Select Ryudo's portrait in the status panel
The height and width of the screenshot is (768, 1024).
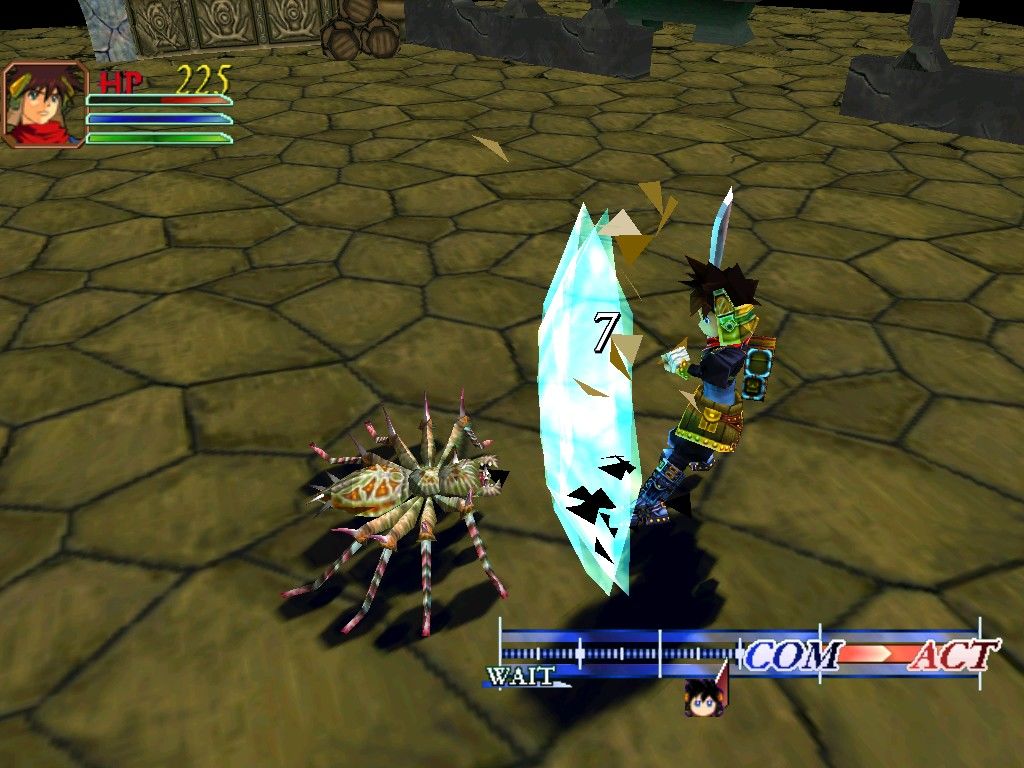click(x=44, y=105)
